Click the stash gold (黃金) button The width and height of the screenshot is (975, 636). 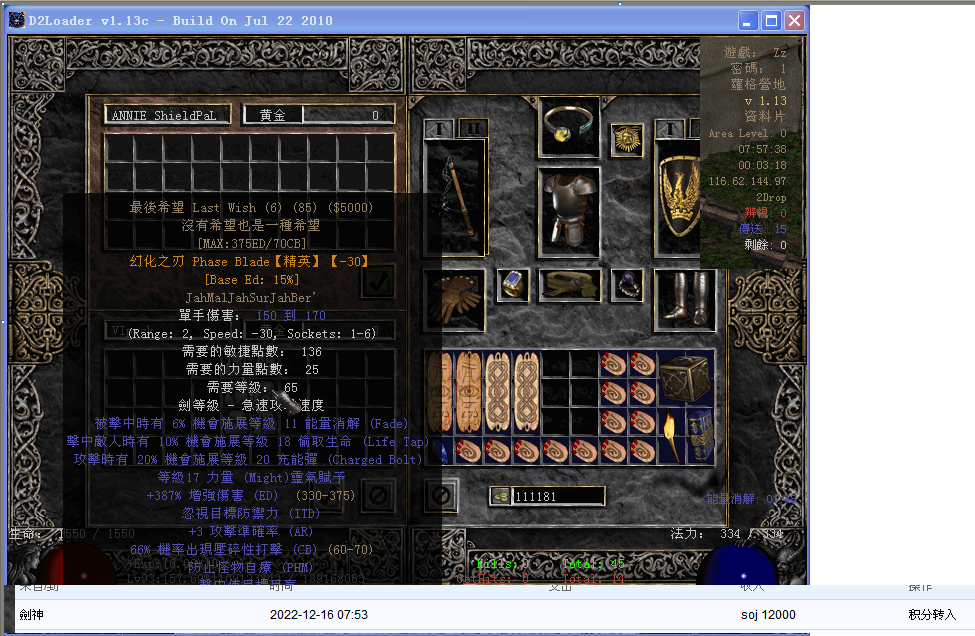272,115
